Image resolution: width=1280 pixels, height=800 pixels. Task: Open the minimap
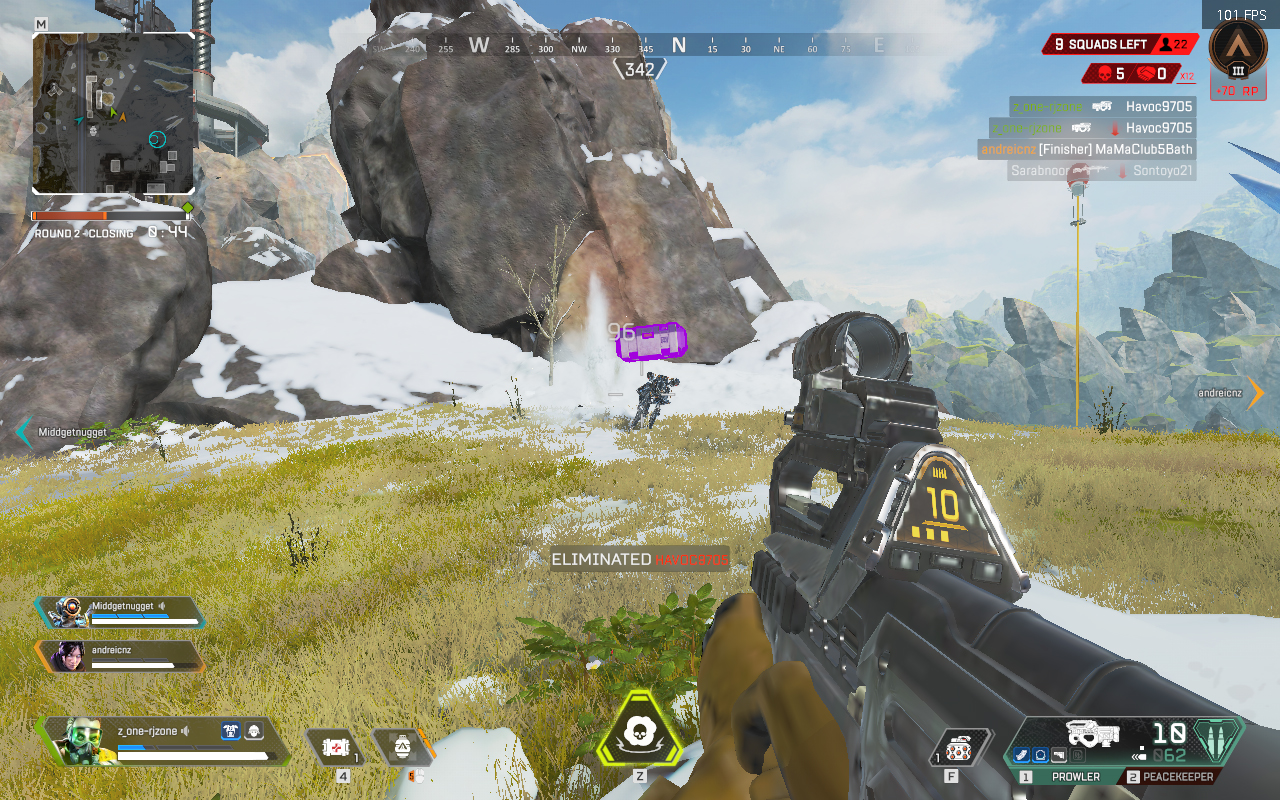pyautogui.click(x=113, y=113)
